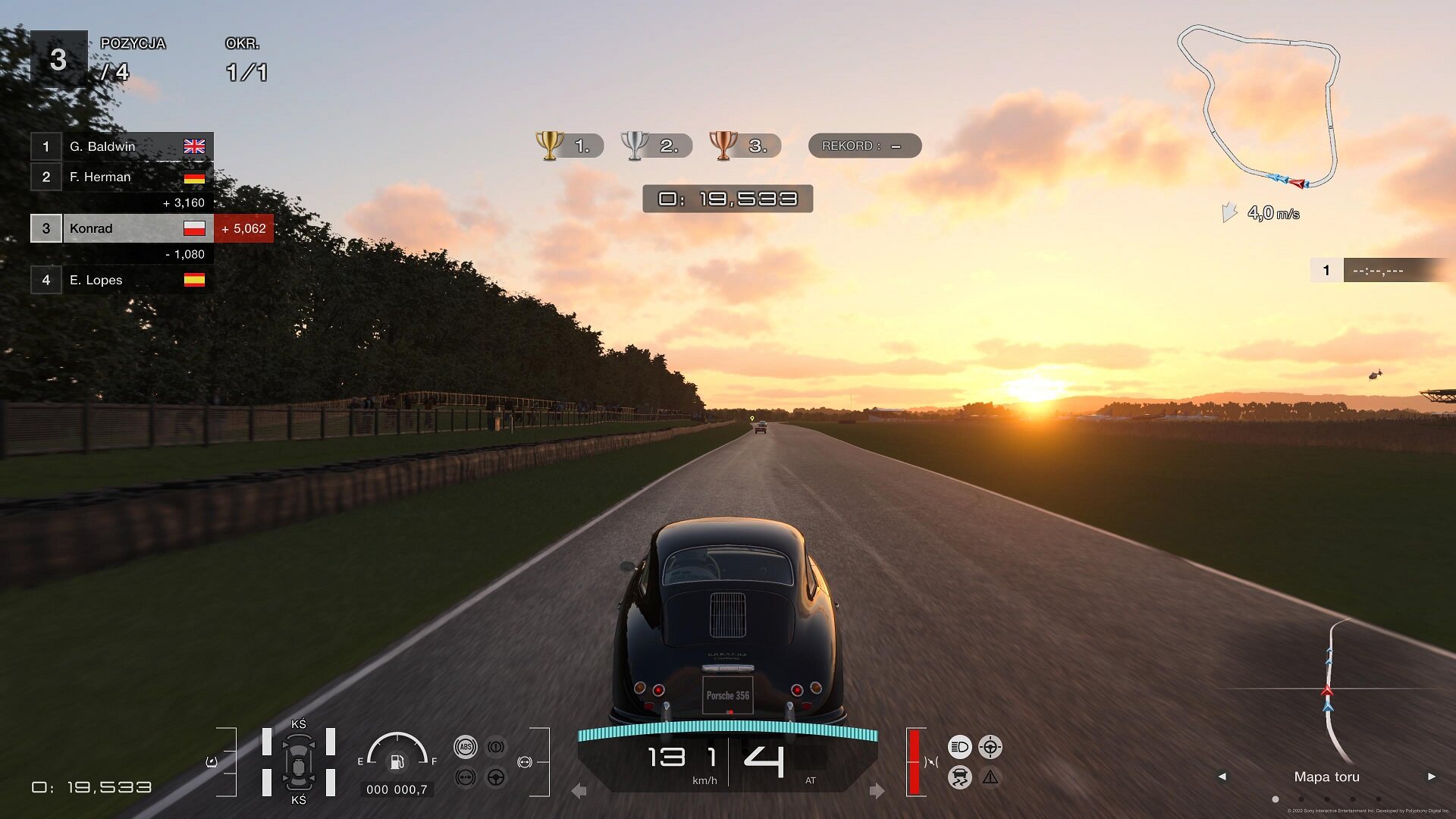Pick E. Lopes in the standings list

point(121,280)
